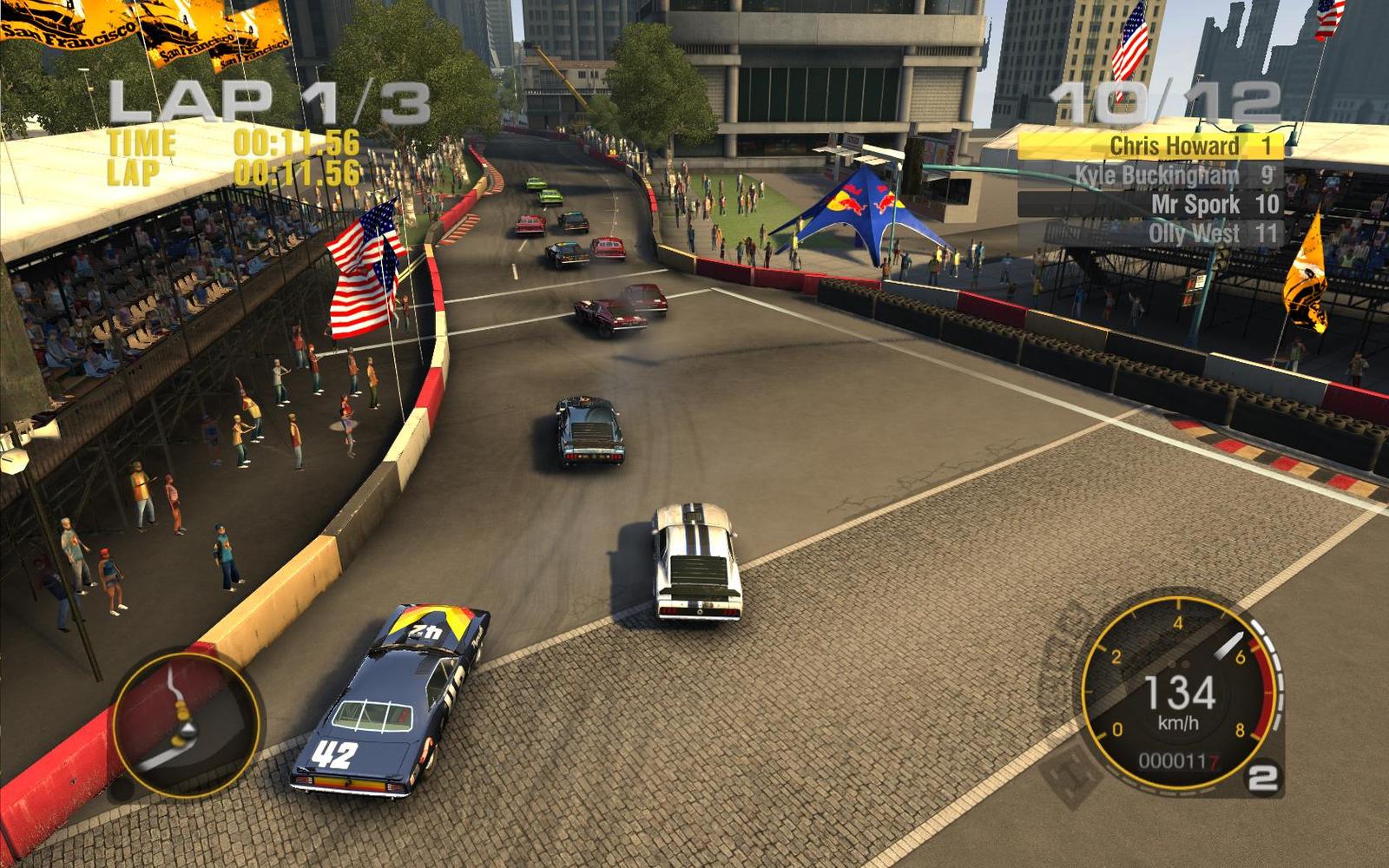Select Chris Howard in the standings list

click(1149, 146)
